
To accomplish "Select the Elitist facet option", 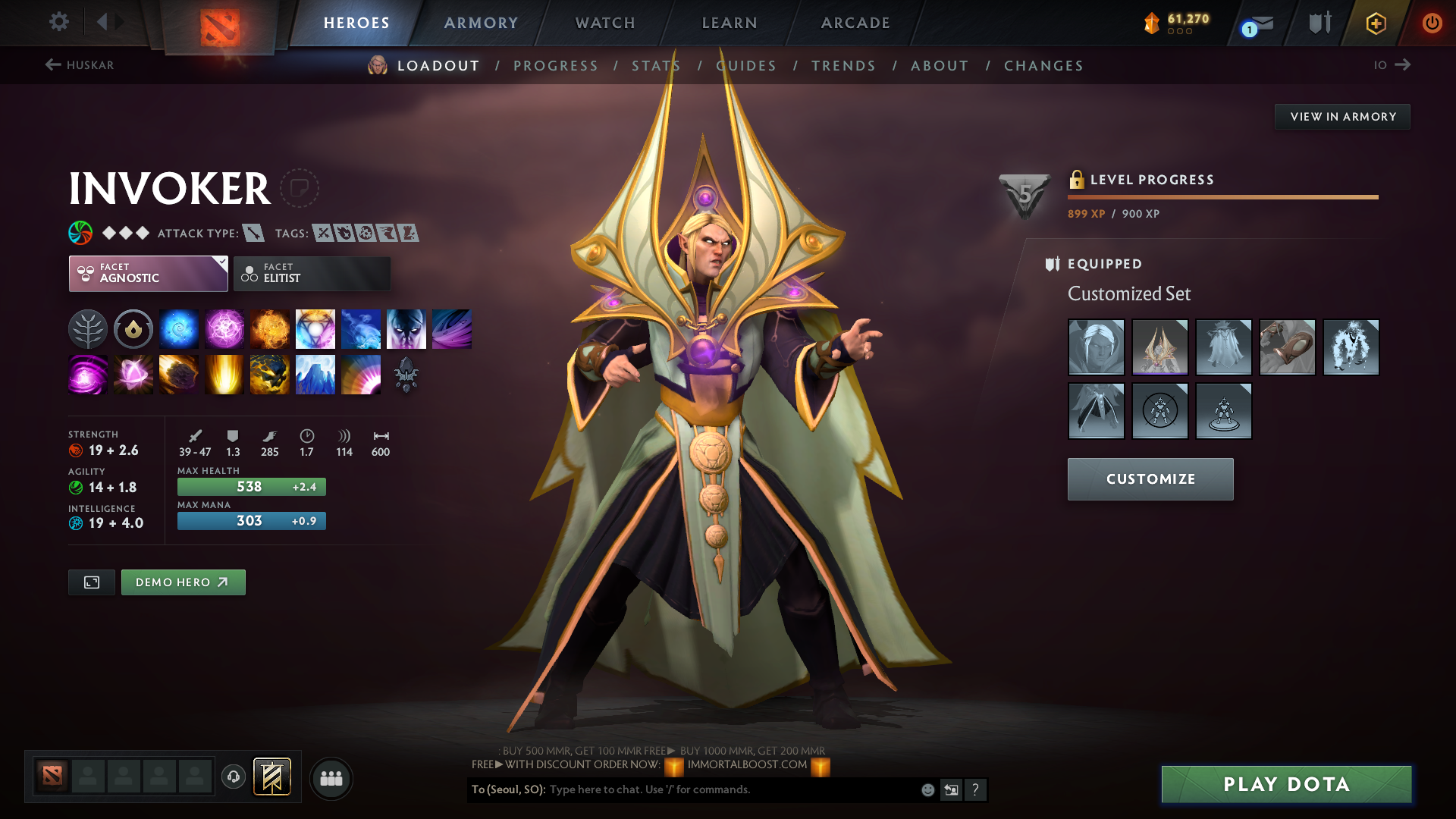I will coord(312,273).
